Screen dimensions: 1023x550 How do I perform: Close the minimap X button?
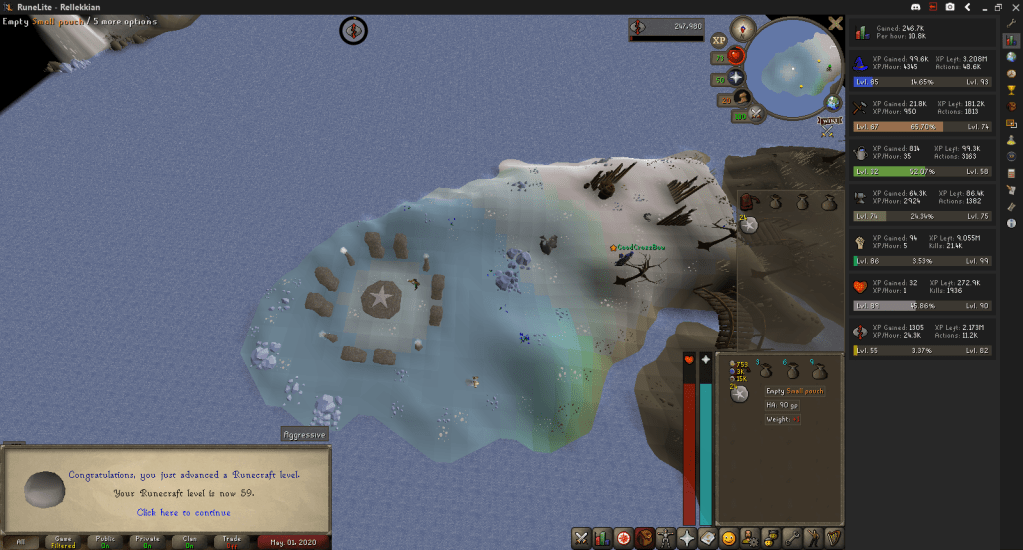[836, 24]
